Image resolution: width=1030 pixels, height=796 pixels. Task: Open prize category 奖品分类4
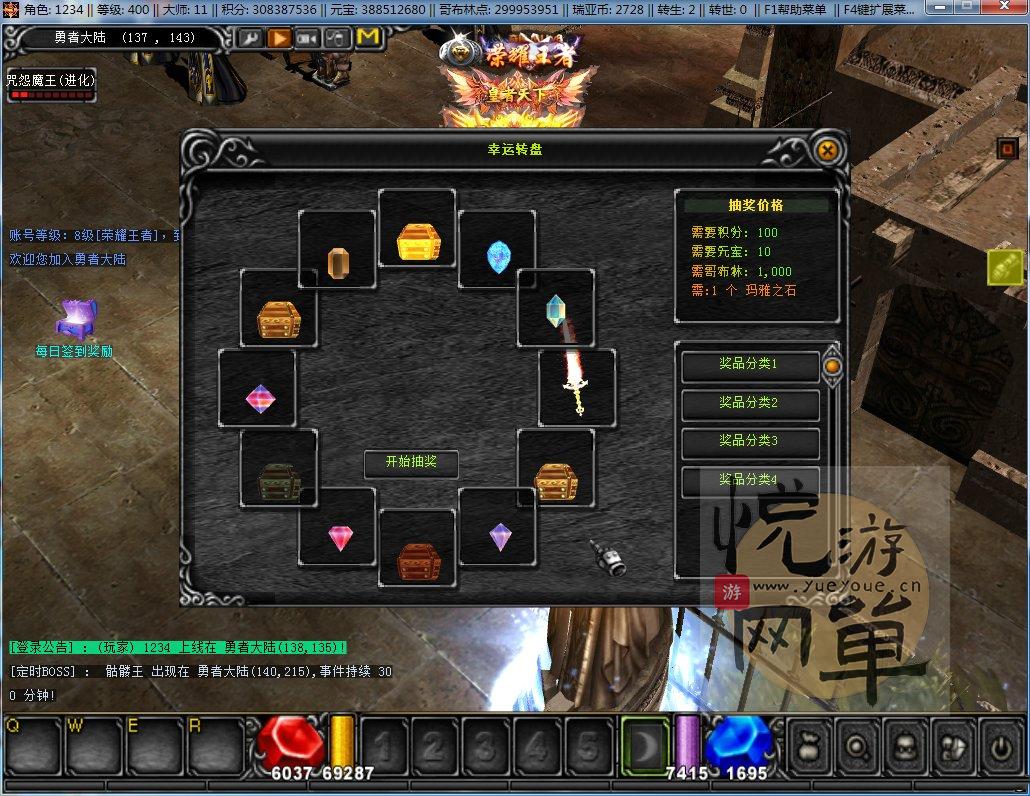749,479
